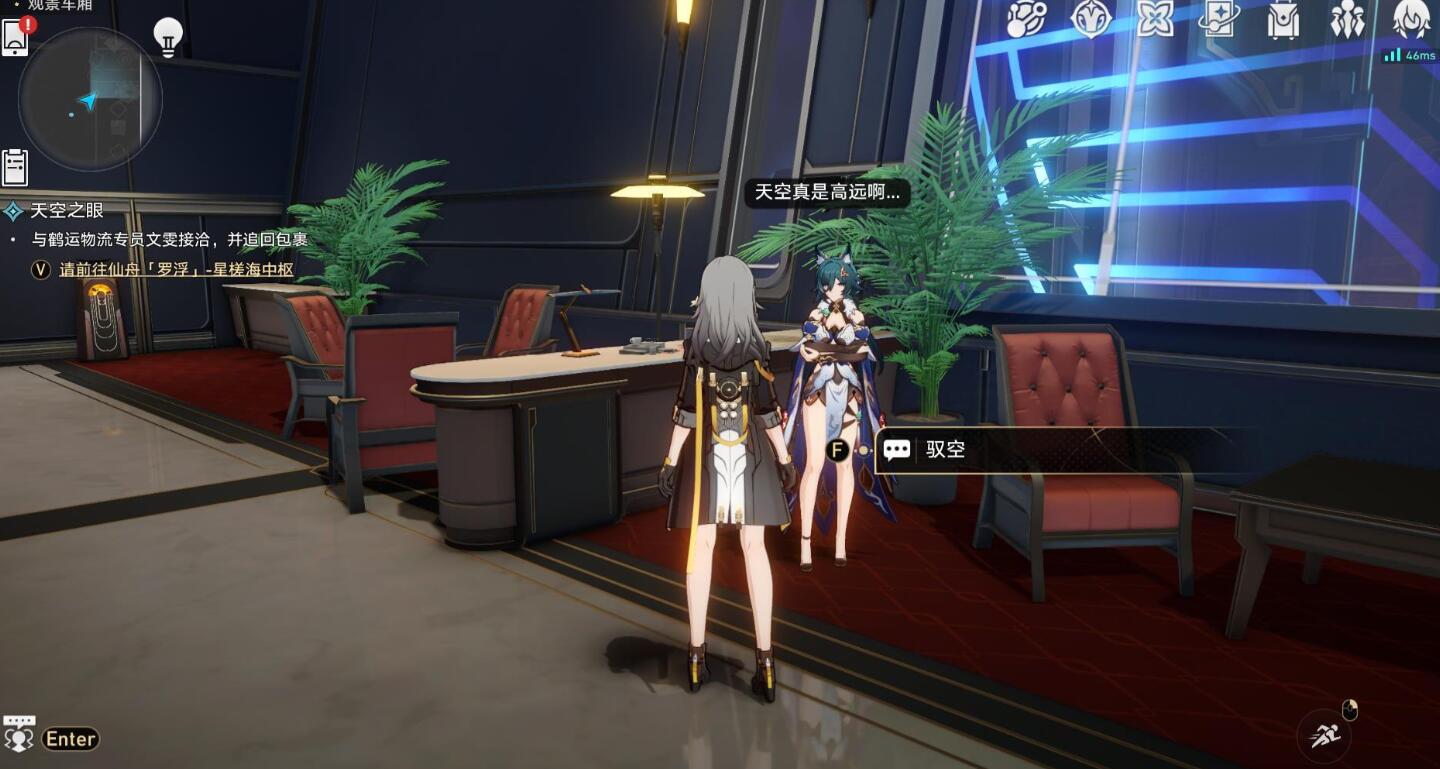Open the character portrait head icon
The image size is (1440, 769).
click(x=1411, y=19)
